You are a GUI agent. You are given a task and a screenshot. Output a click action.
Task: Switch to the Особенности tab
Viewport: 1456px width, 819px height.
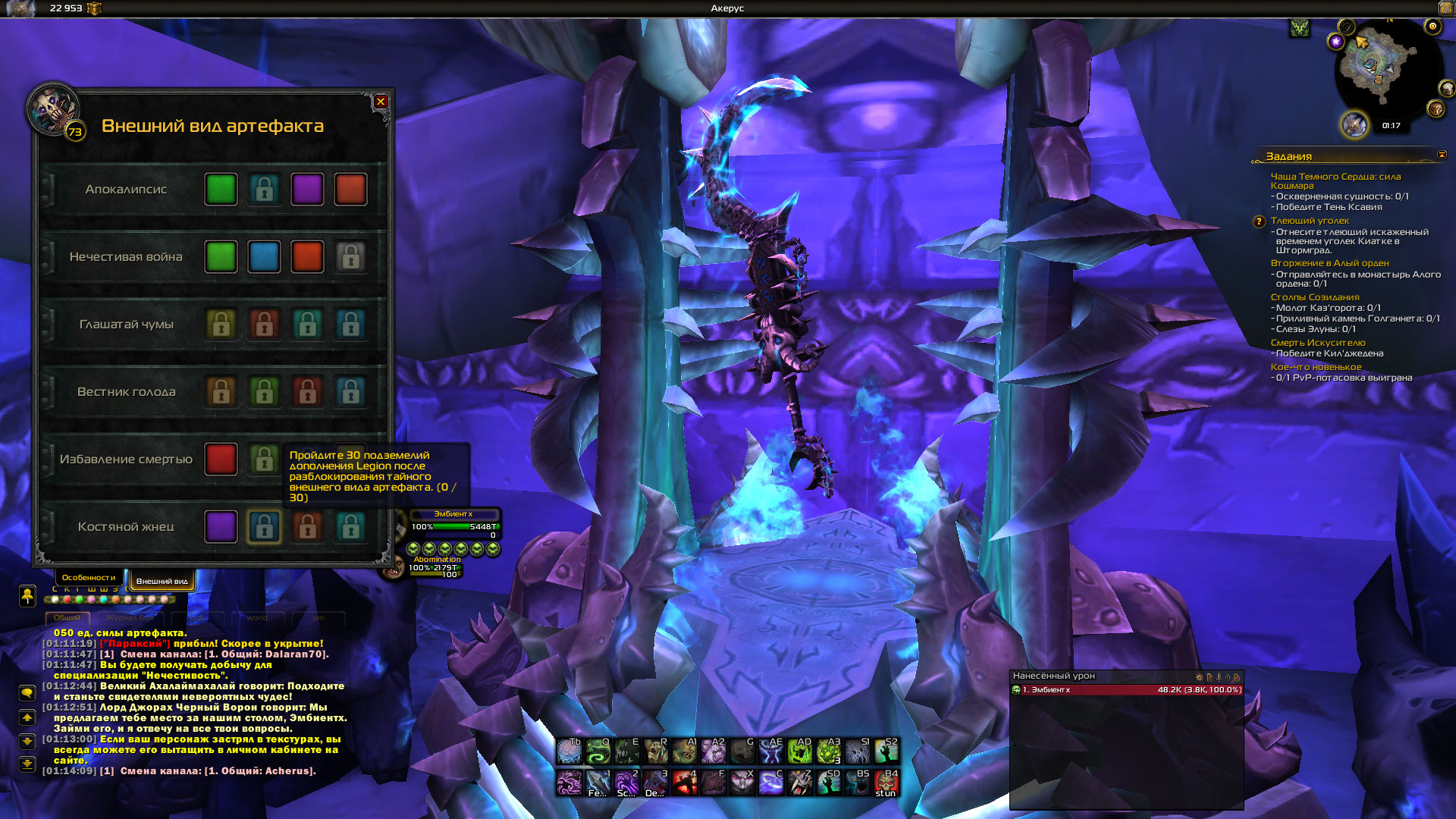pos(89,578)
